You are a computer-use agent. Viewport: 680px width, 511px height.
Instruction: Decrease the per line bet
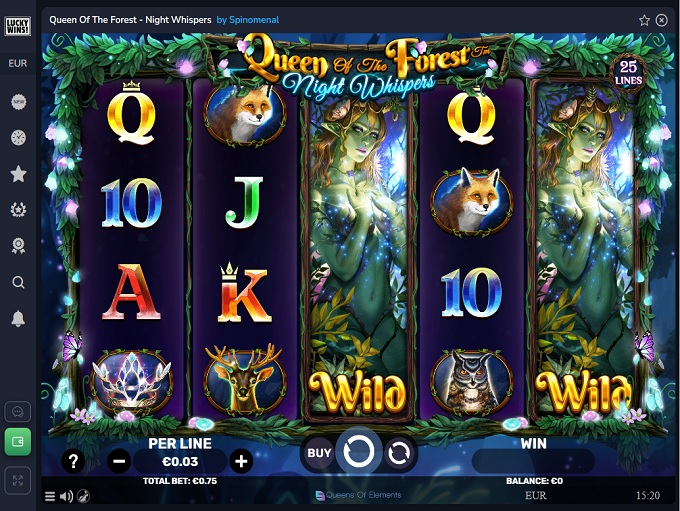point(119,461)
